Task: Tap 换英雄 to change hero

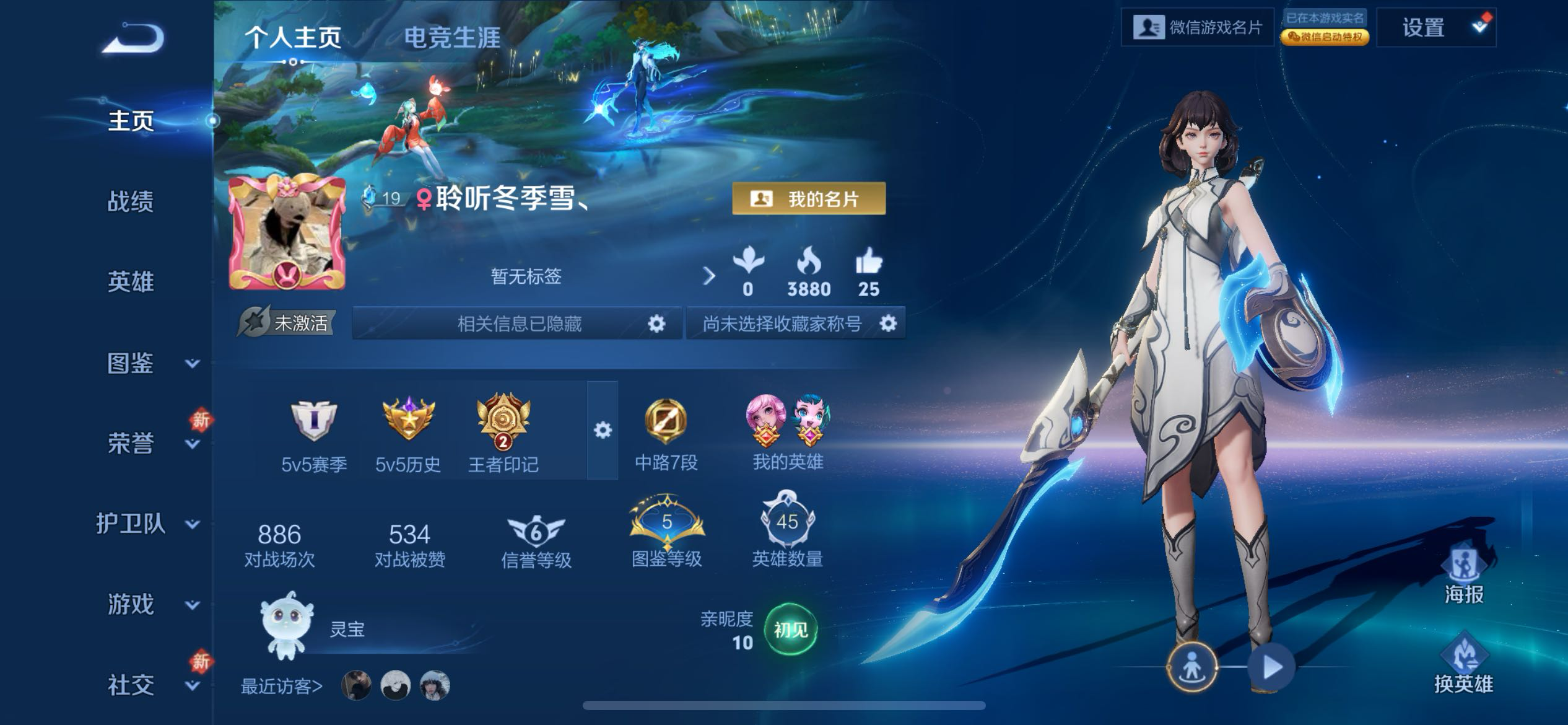Action: 1463,663
